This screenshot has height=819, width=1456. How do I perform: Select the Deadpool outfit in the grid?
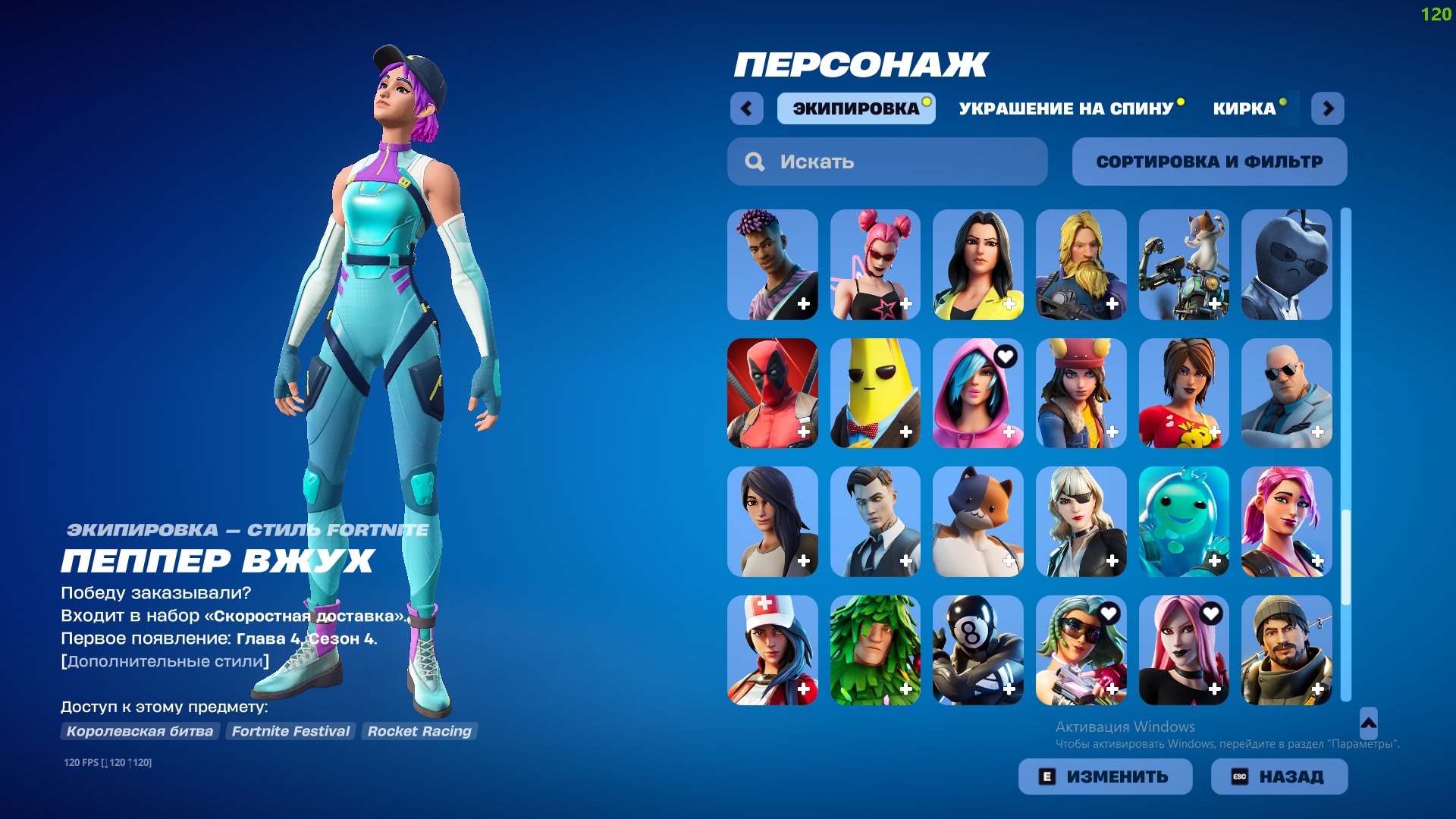click(772, 393)
